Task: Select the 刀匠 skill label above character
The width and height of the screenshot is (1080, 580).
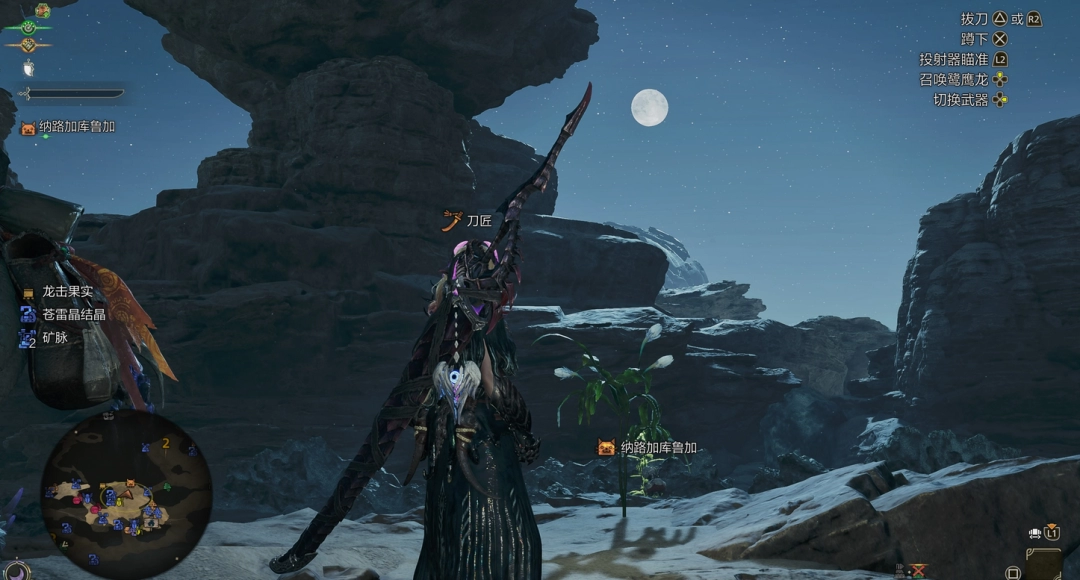Action: [479, 220]
